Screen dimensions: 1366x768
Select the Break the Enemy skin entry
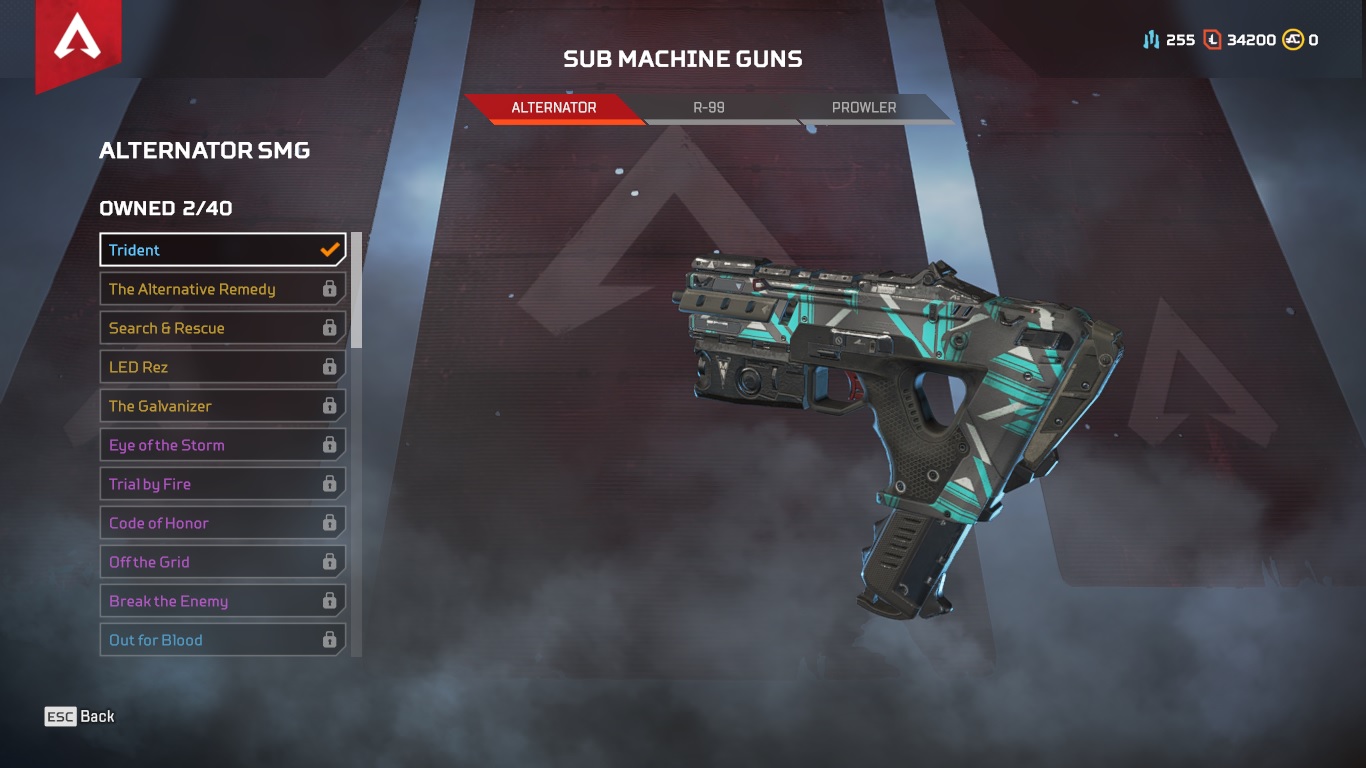point(200,601)
